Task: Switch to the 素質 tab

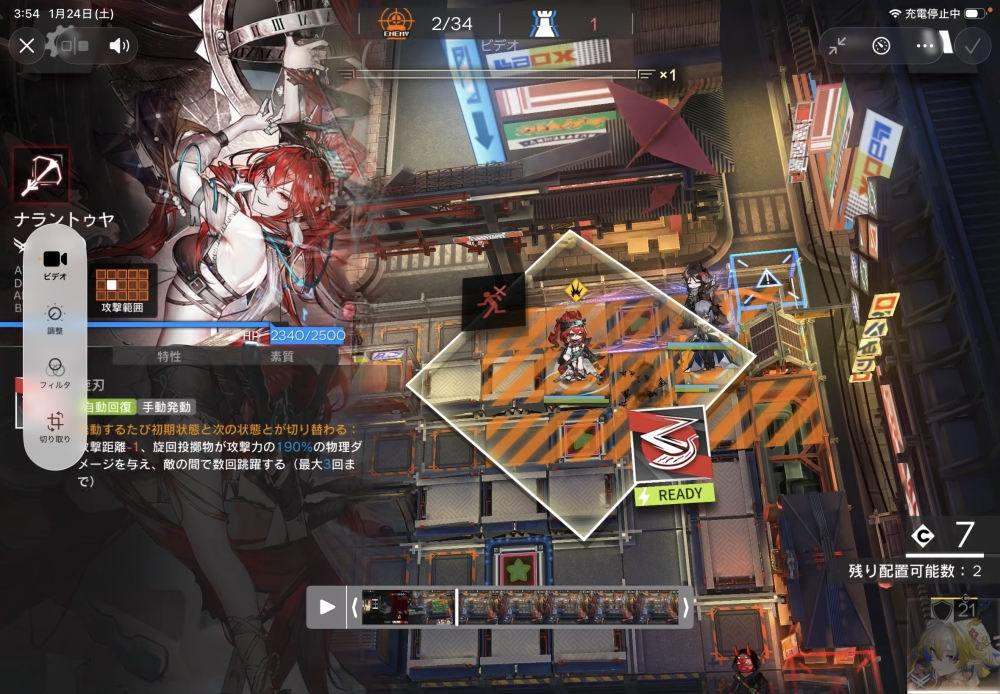Action: pyautogui.click(x=282, y=356)
